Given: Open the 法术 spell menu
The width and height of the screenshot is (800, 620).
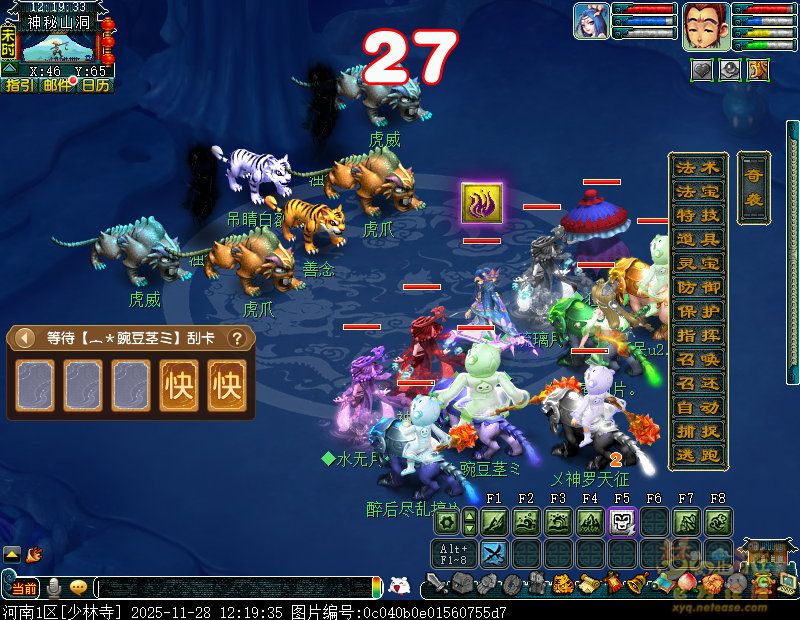Looking at the screenshot, I should [x=698, y=167].
